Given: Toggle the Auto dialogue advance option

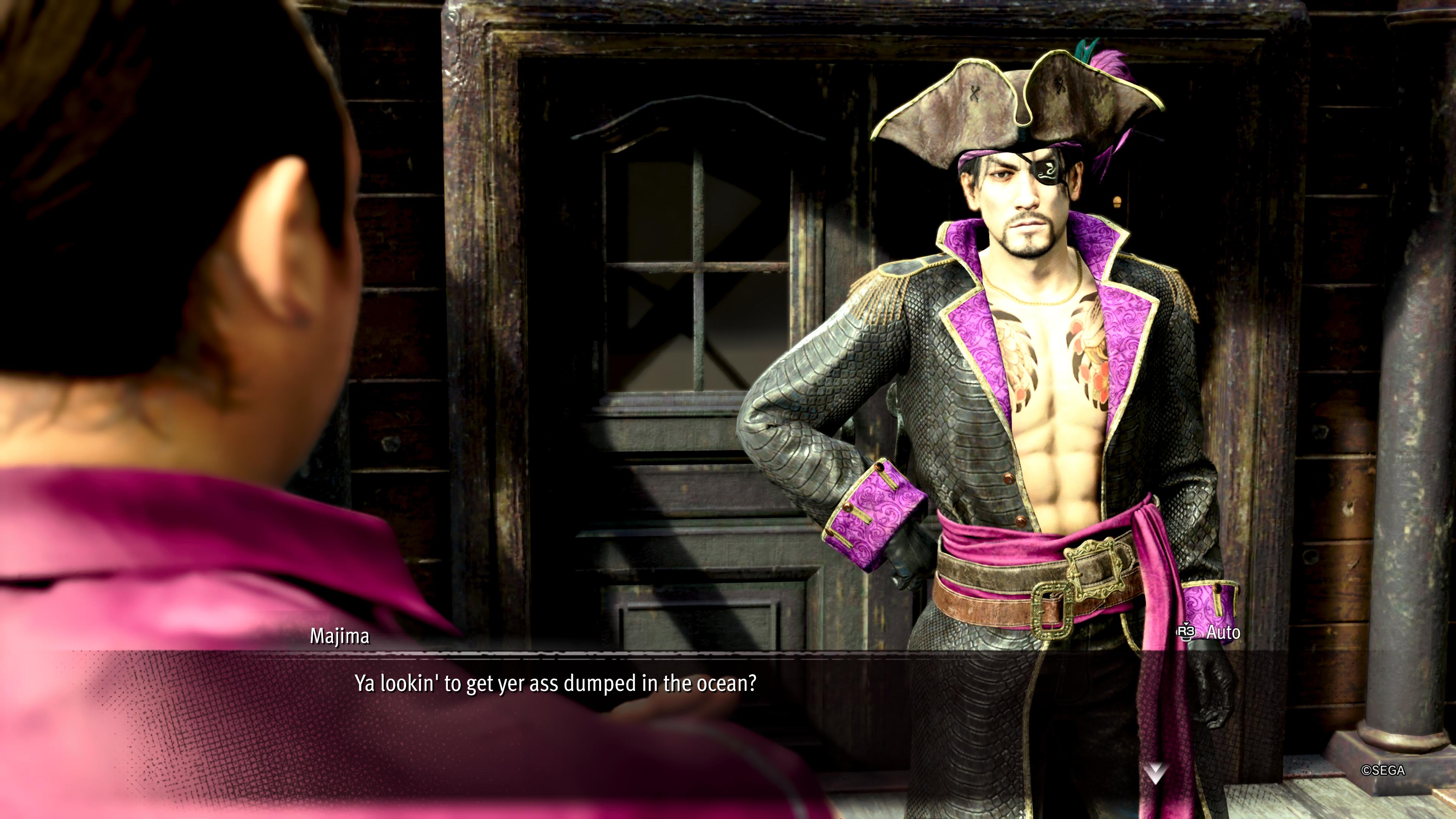Looking at the screenshot, I should point(1210,632).
